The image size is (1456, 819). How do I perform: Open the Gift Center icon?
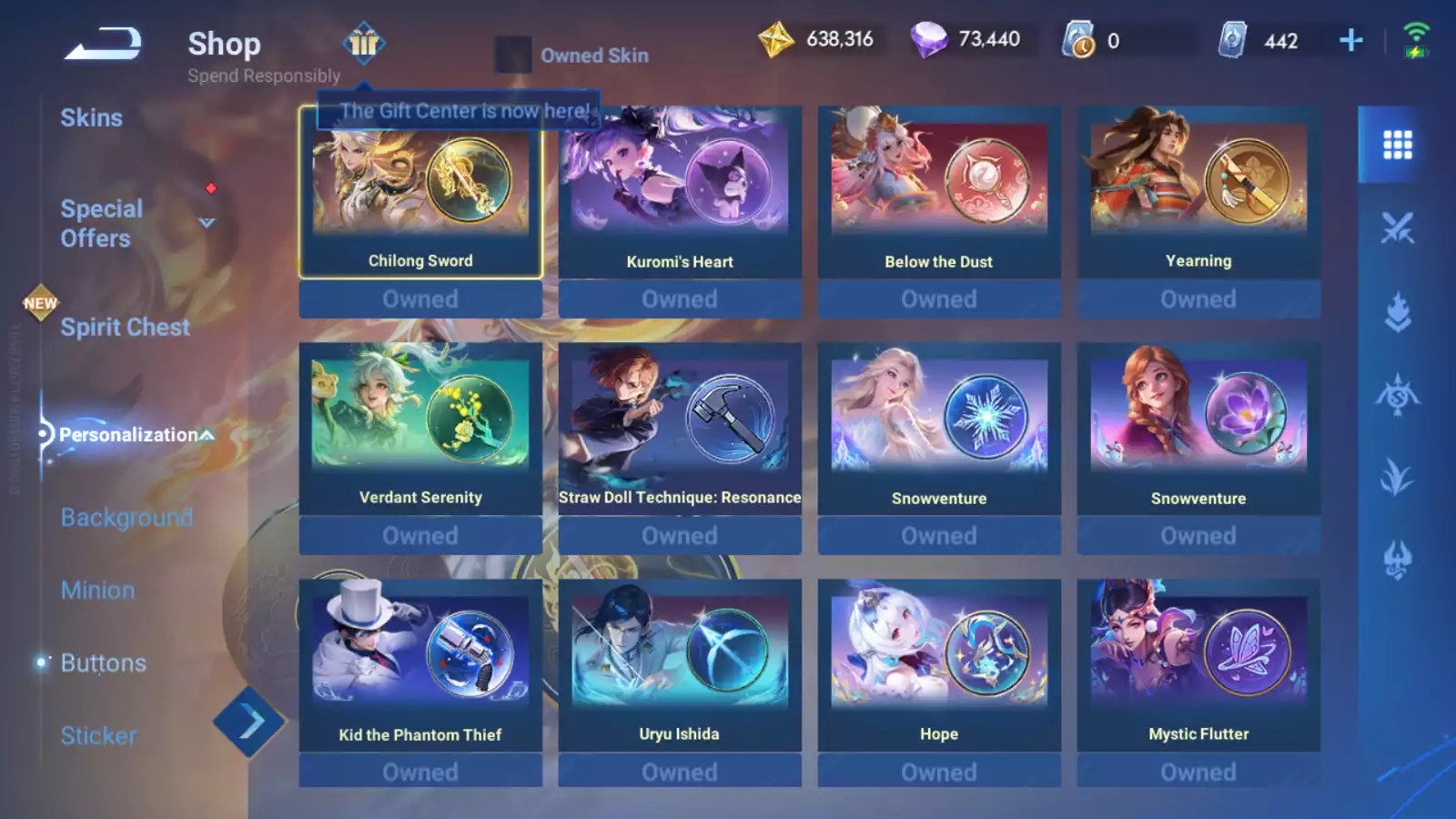click(x=363, y=44)
